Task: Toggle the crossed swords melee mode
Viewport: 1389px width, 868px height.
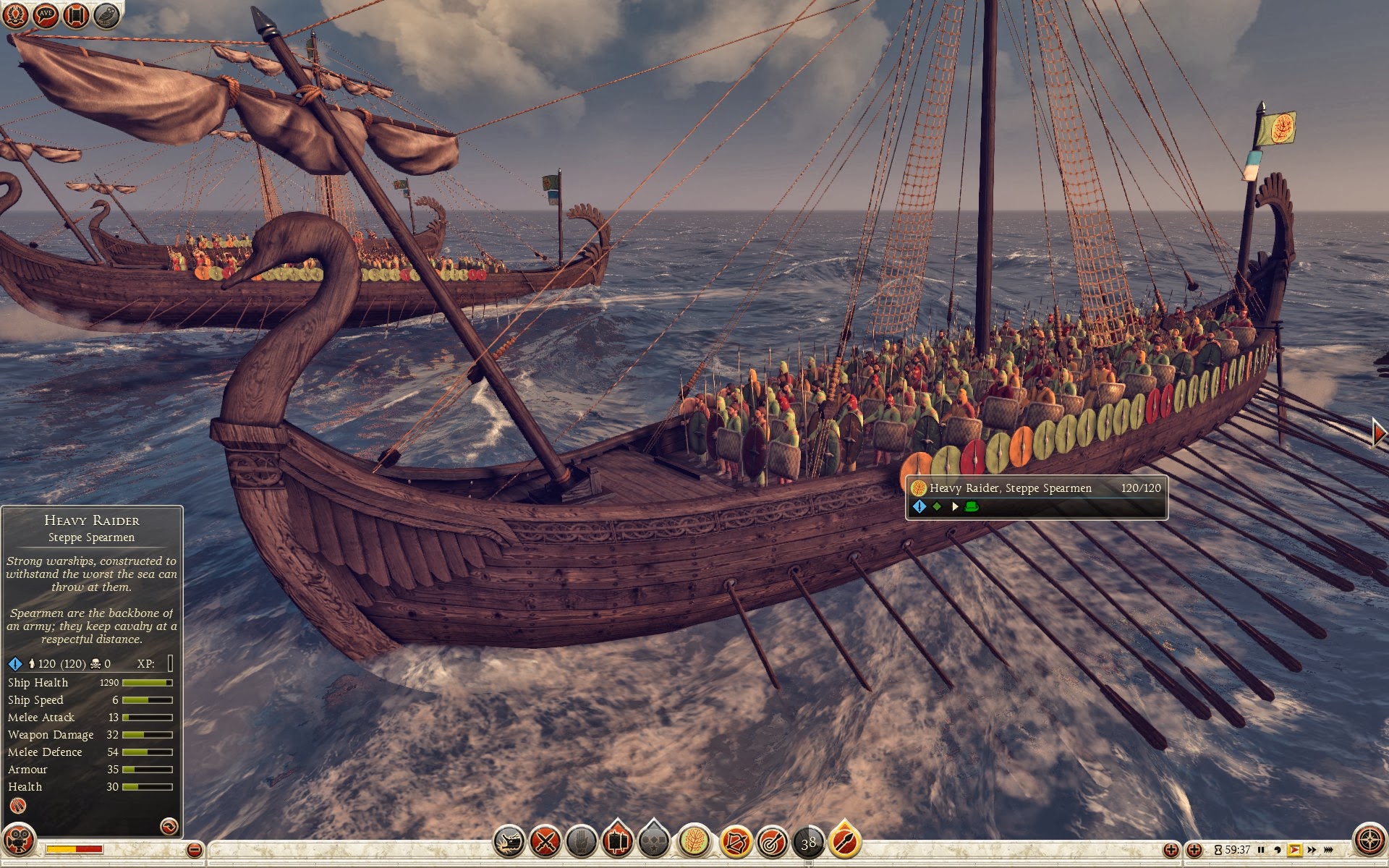Action: pos(545,842)
